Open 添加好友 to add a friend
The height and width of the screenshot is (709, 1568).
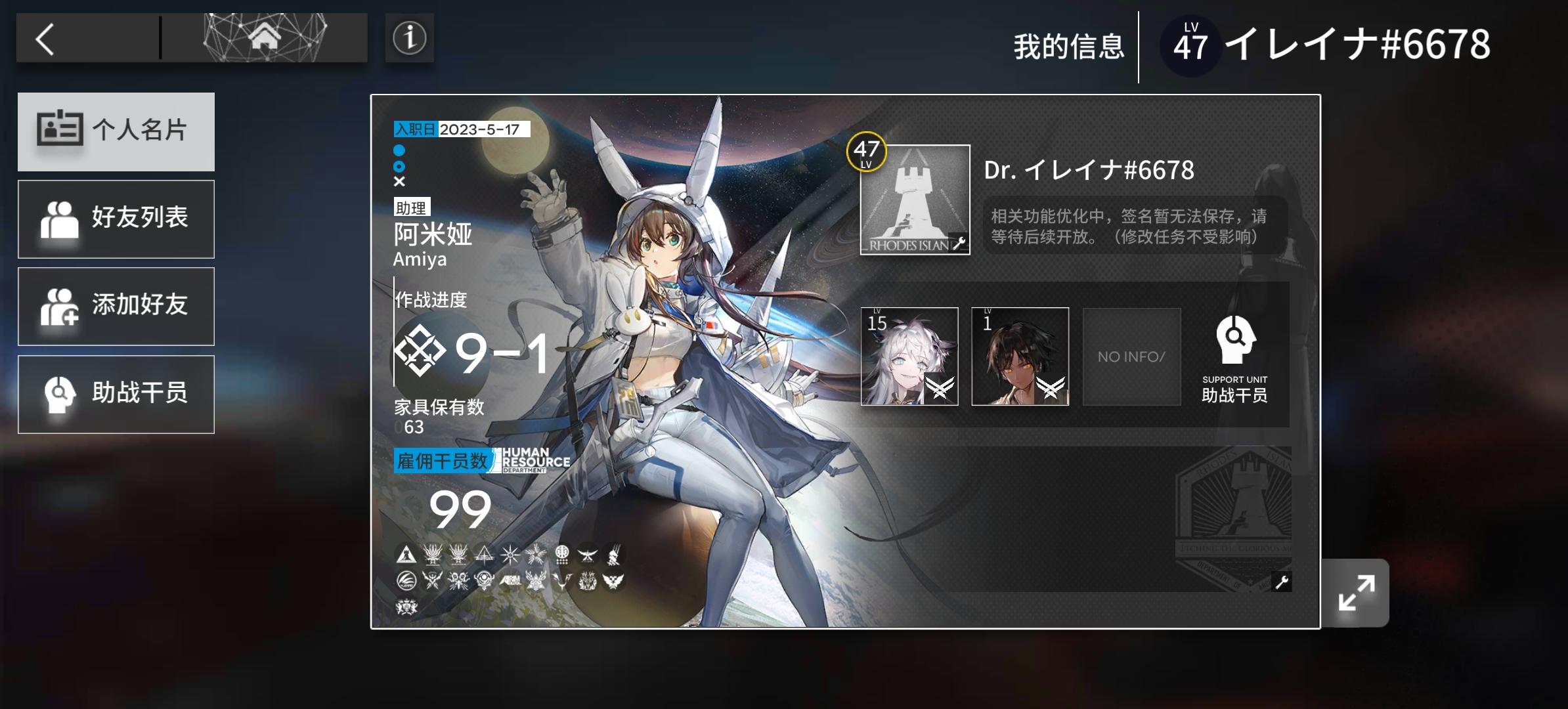pyautogui.click(x=116, y=306)
